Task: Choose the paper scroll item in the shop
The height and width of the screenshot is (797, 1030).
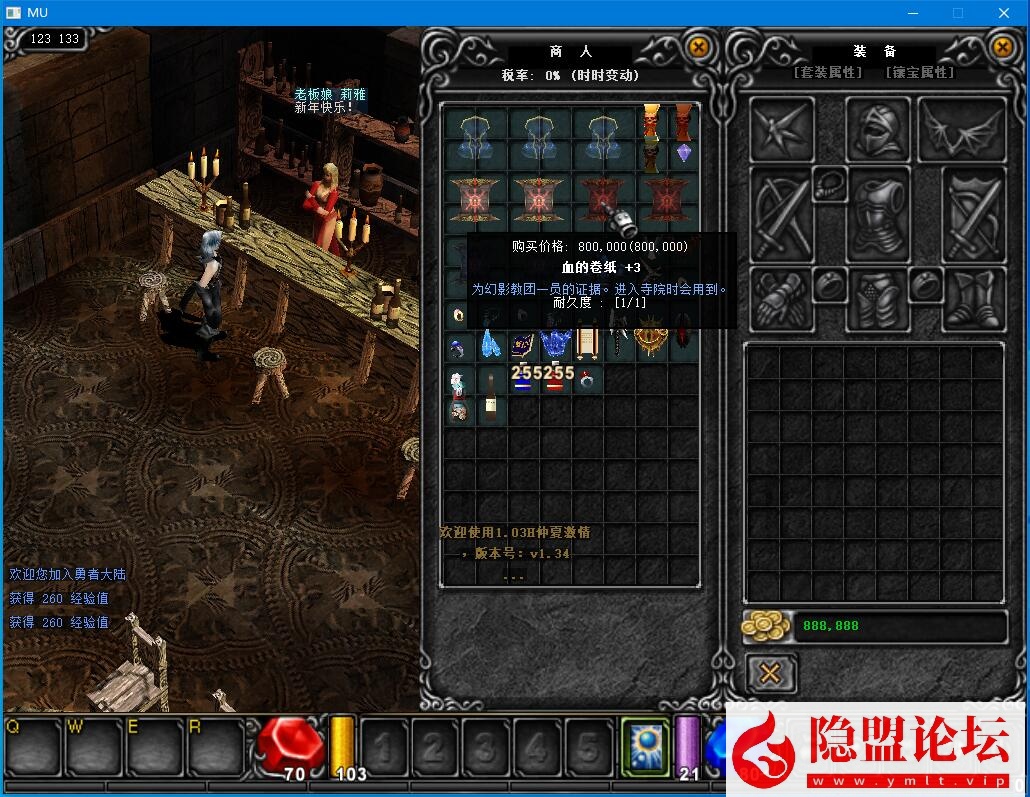Action: (x=587, y=345)
